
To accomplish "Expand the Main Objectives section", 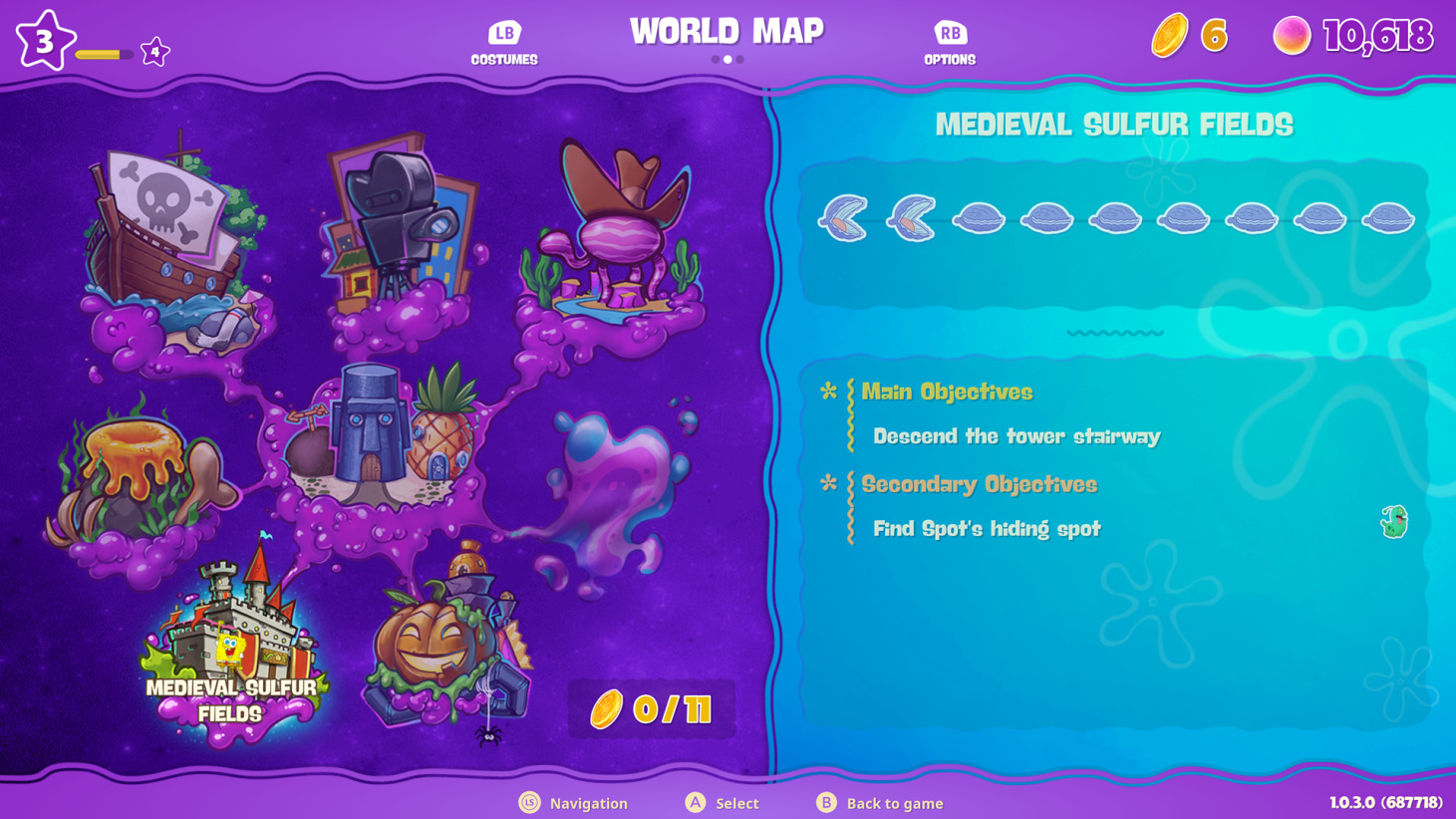I will point(946,392).
